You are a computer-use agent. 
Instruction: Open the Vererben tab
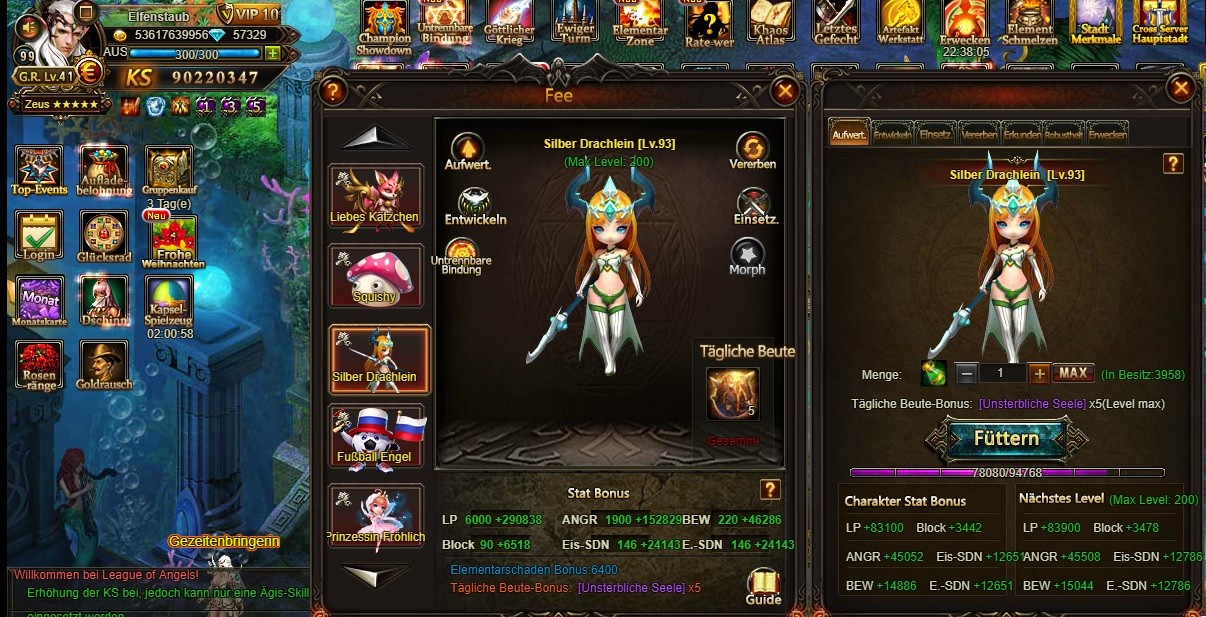[979, 134]
